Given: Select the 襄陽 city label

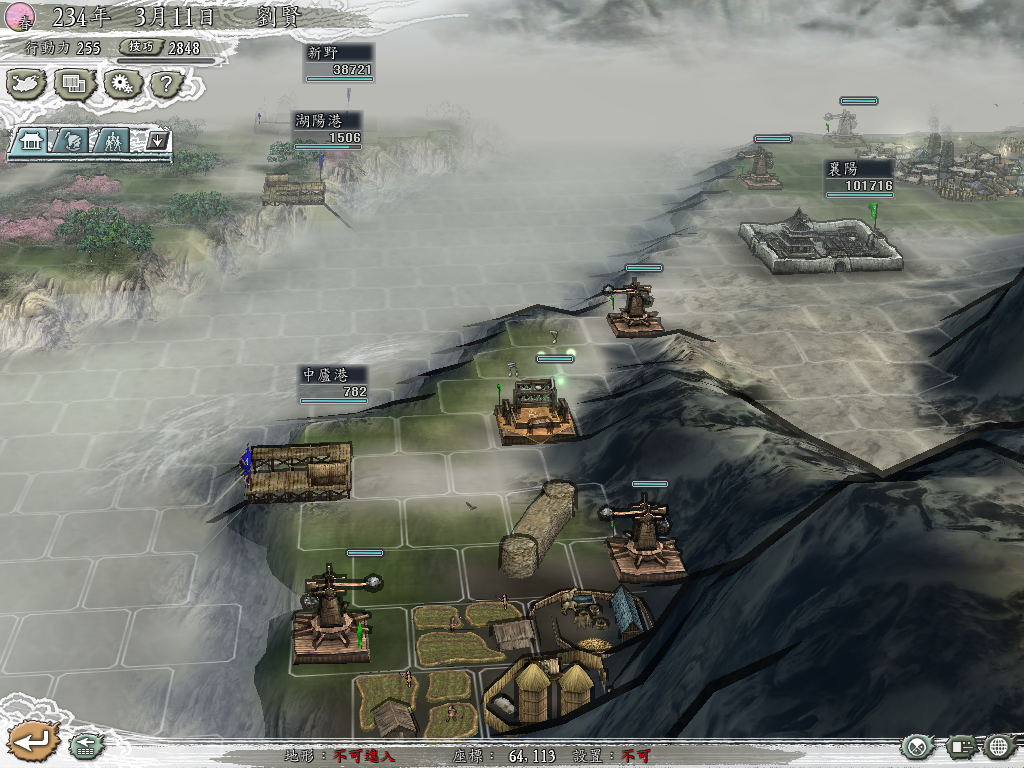Looking at the screenshot, I should click(859, 177).
